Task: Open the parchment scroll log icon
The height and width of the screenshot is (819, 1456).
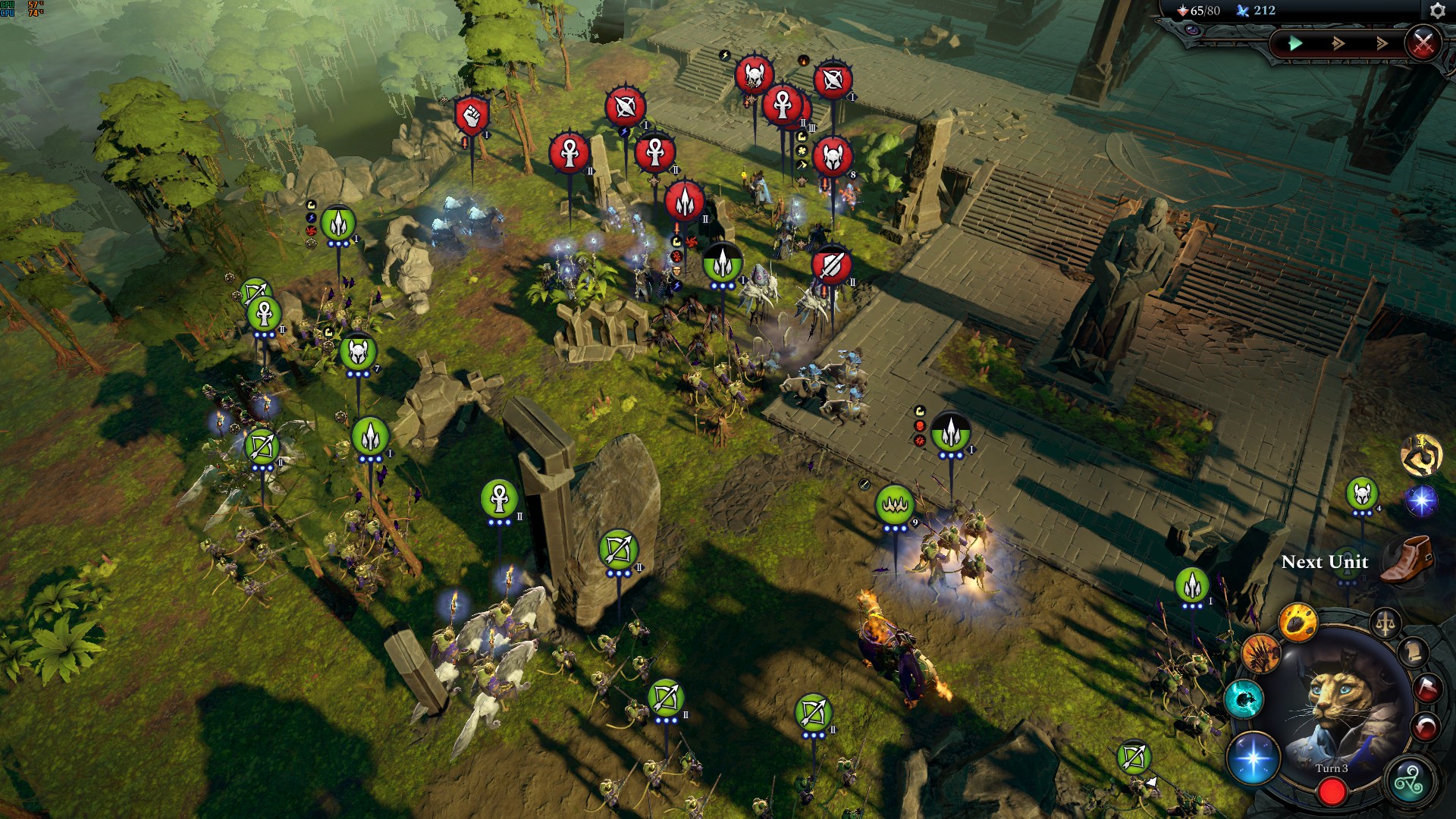Action: (1414, 652)
